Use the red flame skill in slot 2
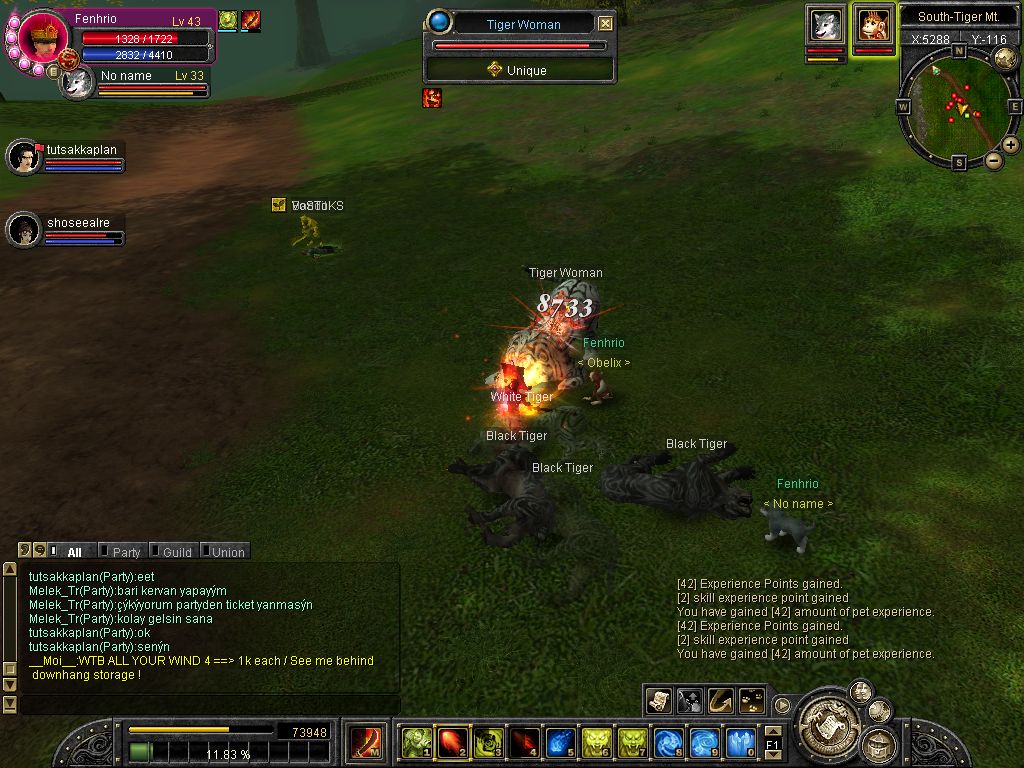 click(453, 742)
